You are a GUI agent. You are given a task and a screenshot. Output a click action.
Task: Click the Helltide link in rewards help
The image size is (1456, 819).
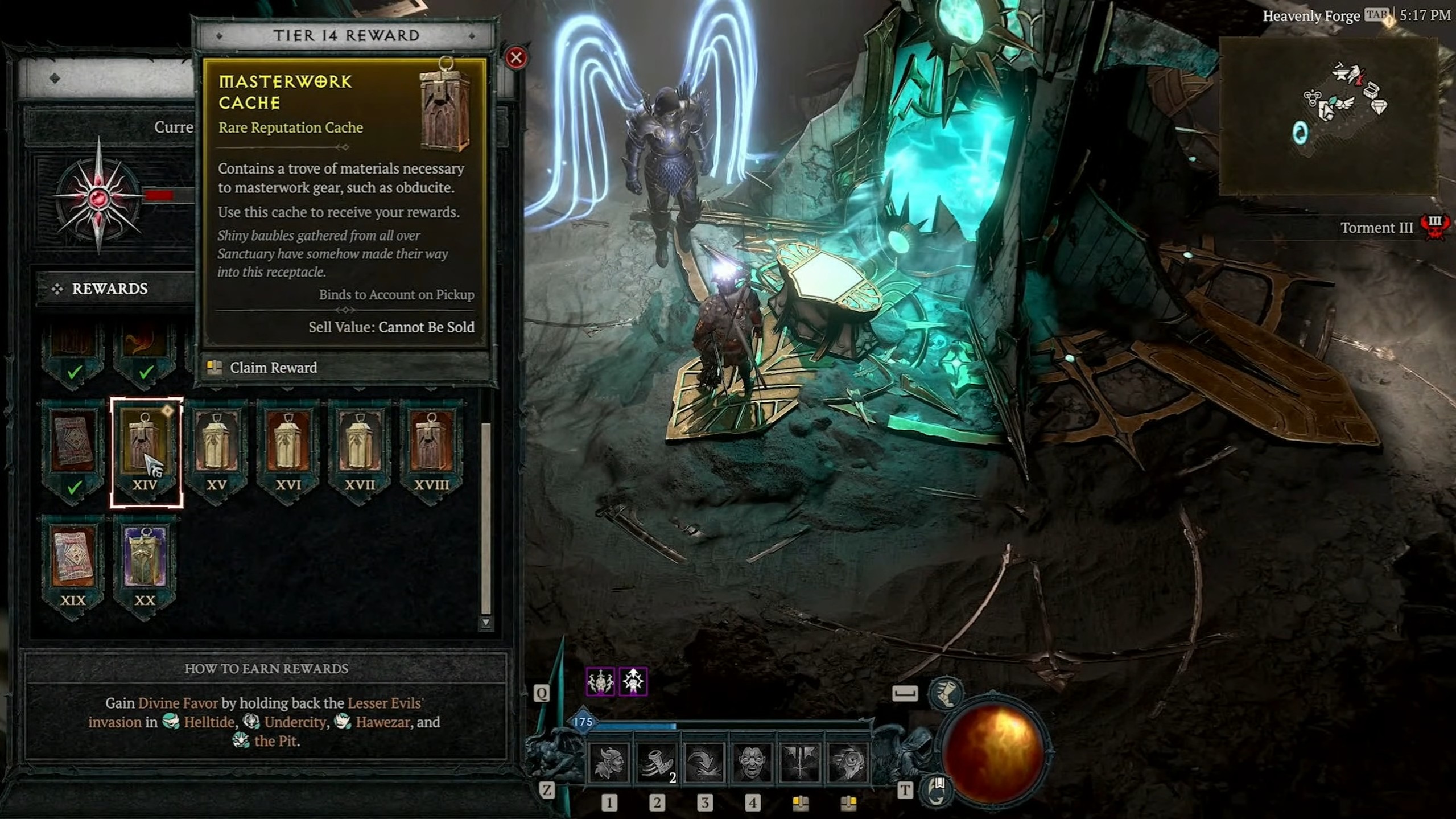pos(208,722)
